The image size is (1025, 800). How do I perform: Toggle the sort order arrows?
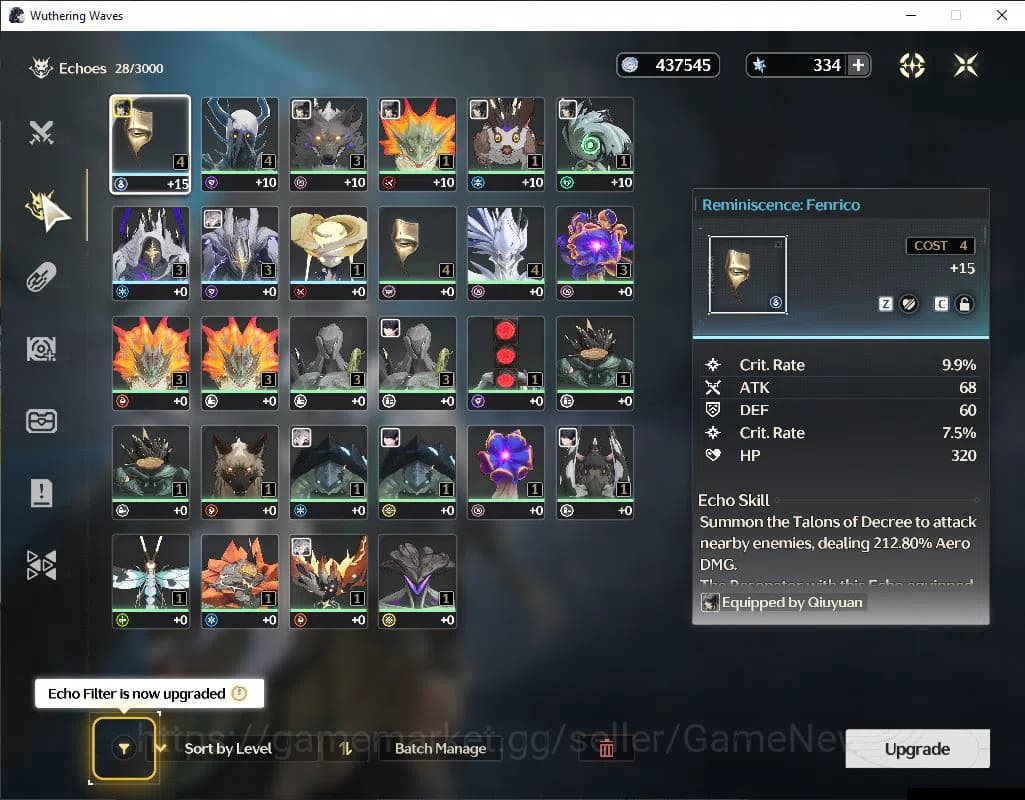pyautogui.click(x=346, y=748)
